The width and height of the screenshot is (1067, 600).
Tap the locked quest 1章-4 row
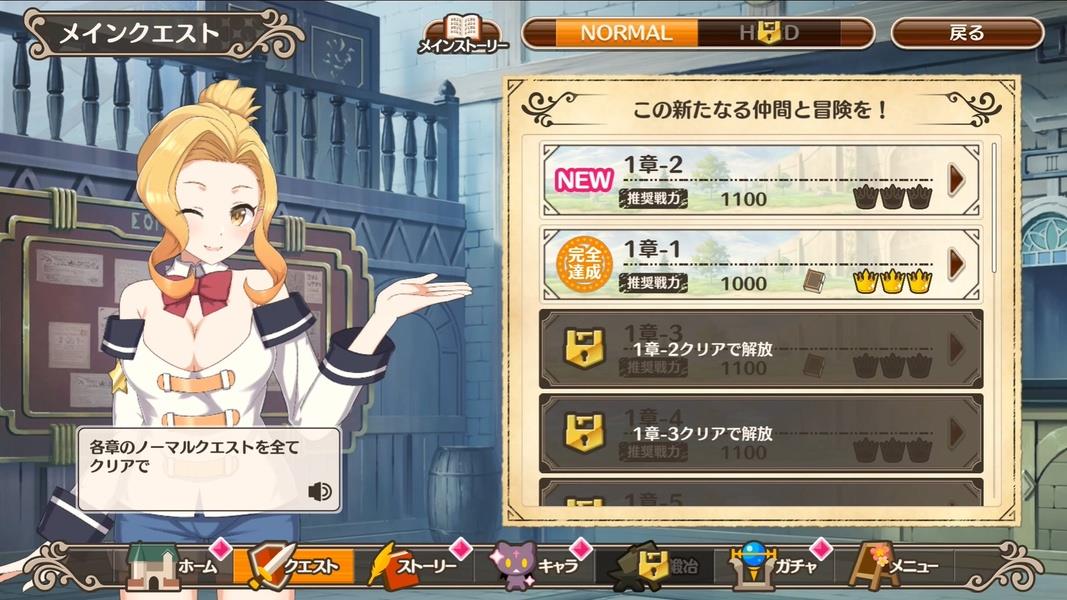click(x=760, y=433)
